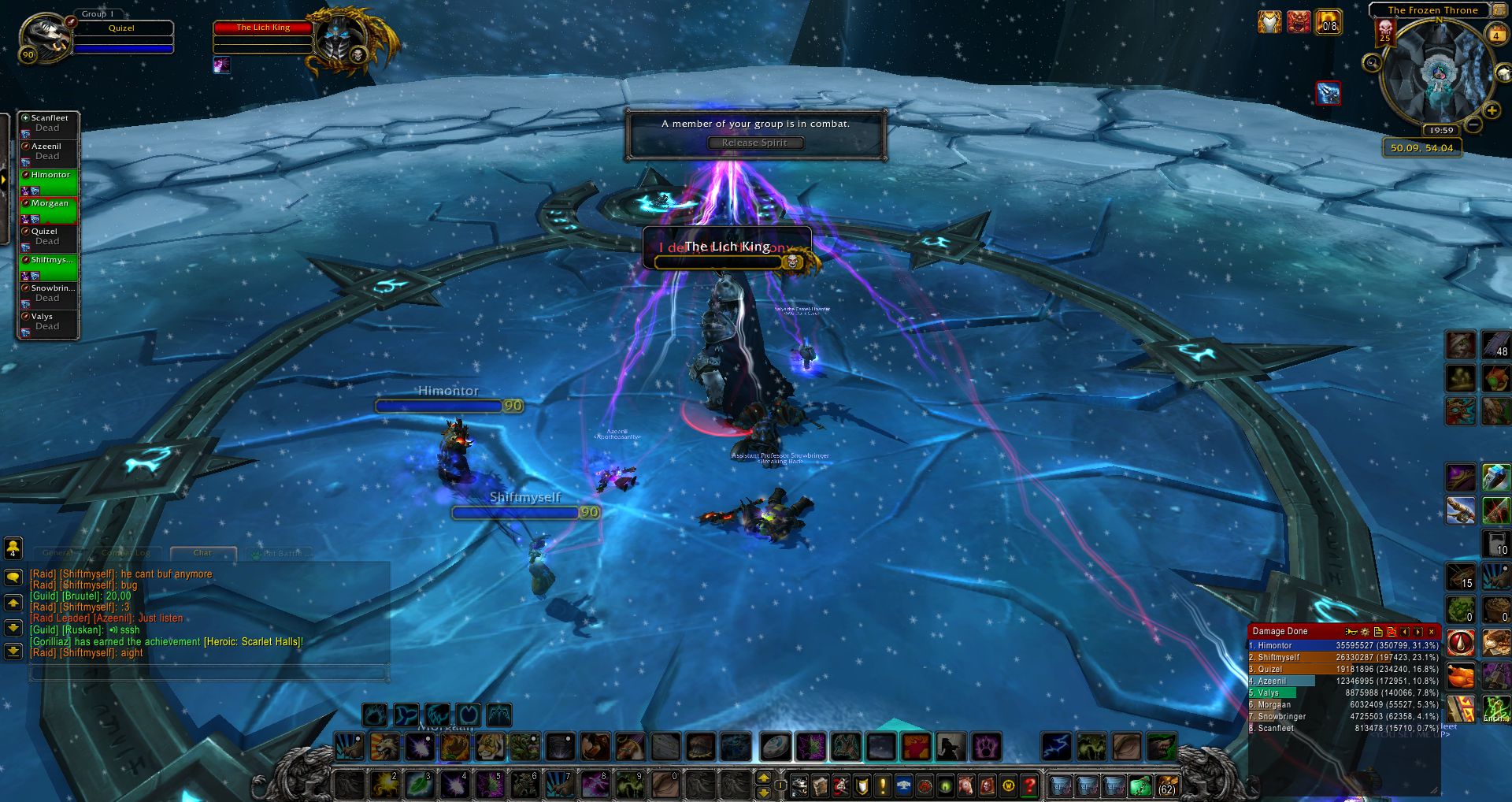Image resolution: width=1512 pixels, height=802 pixels.
Task: Switch to the Chat tab
Action: point(202,553)
